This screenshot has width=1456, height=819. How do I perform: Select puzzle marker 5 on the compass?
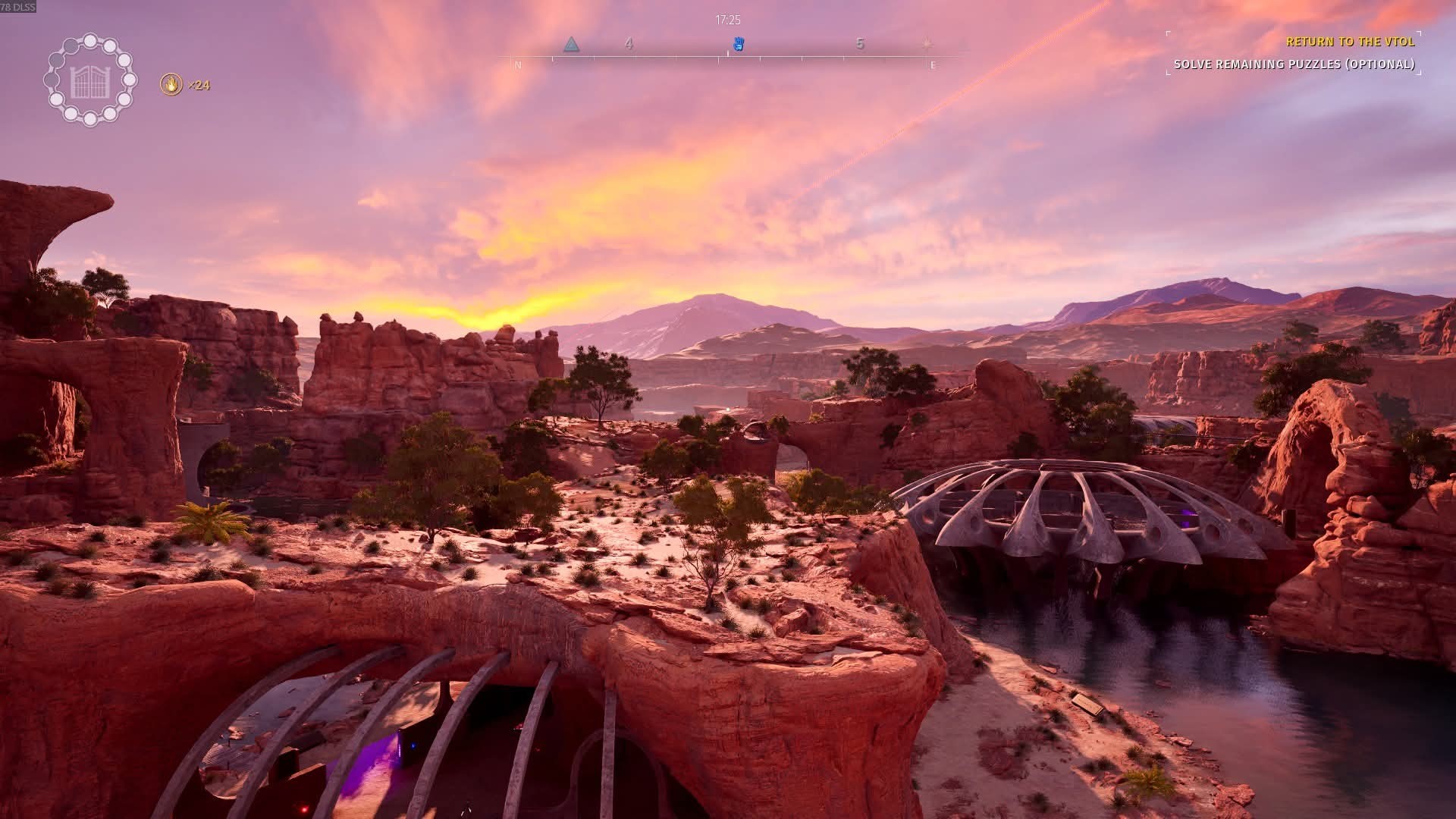(860, 44)
